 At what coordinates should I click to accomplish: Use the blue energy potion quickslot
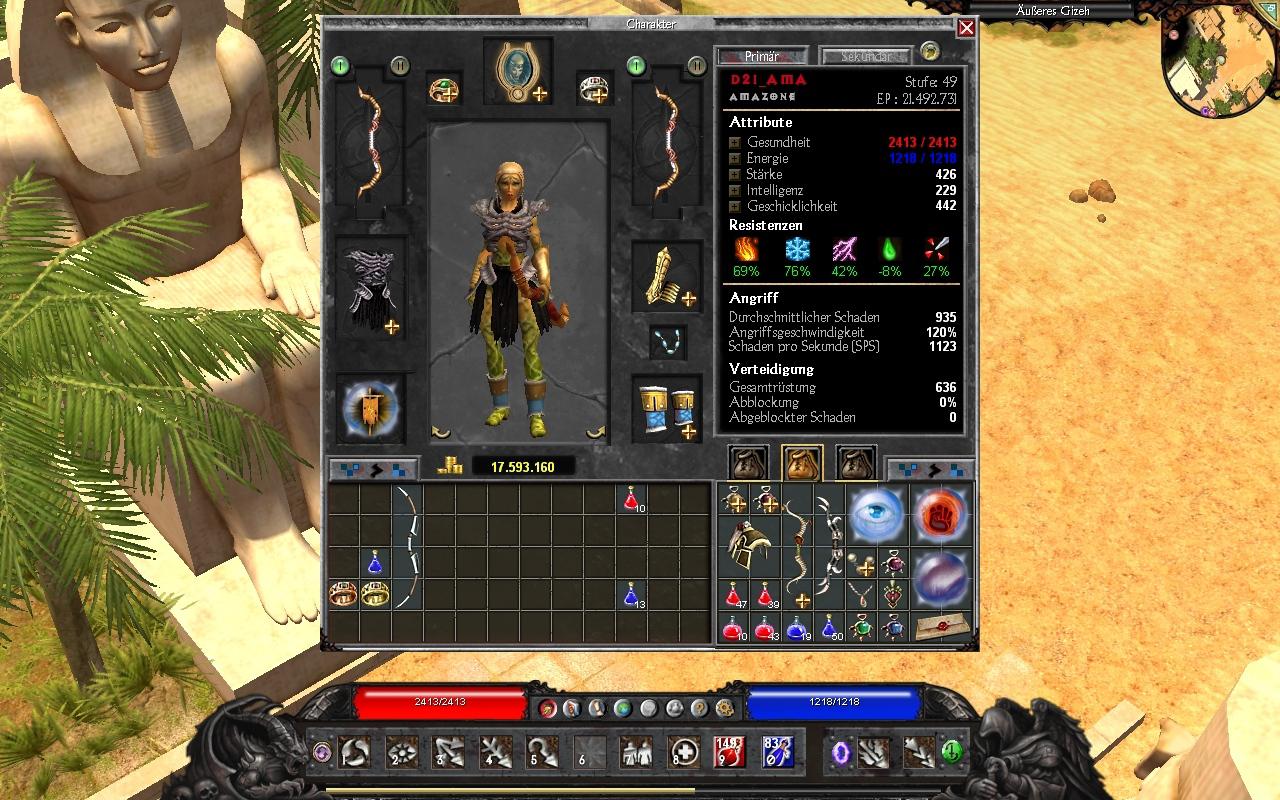tap(777, 752)
